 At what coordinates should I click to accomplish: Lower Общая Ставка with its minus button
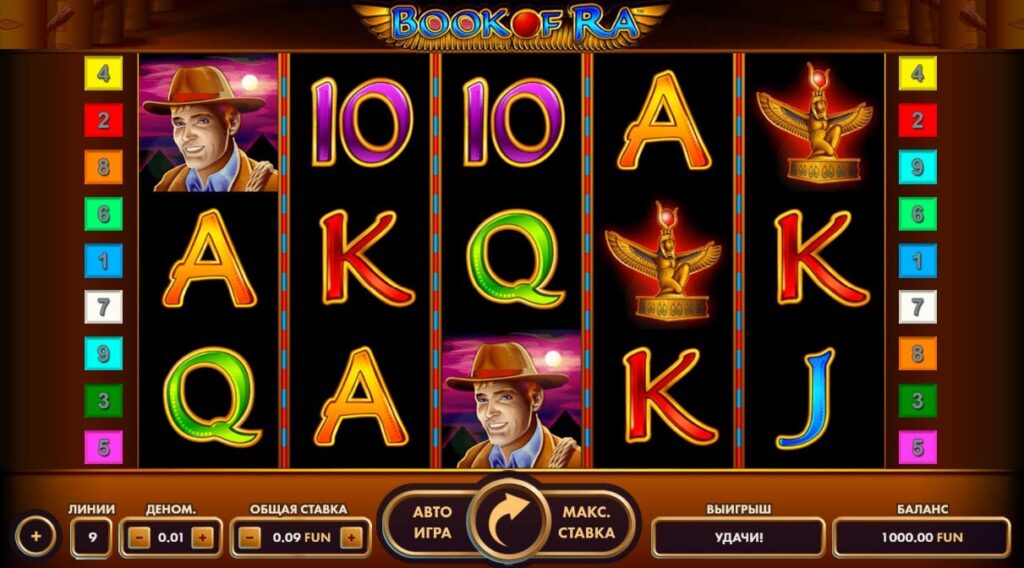pos(250,538)
